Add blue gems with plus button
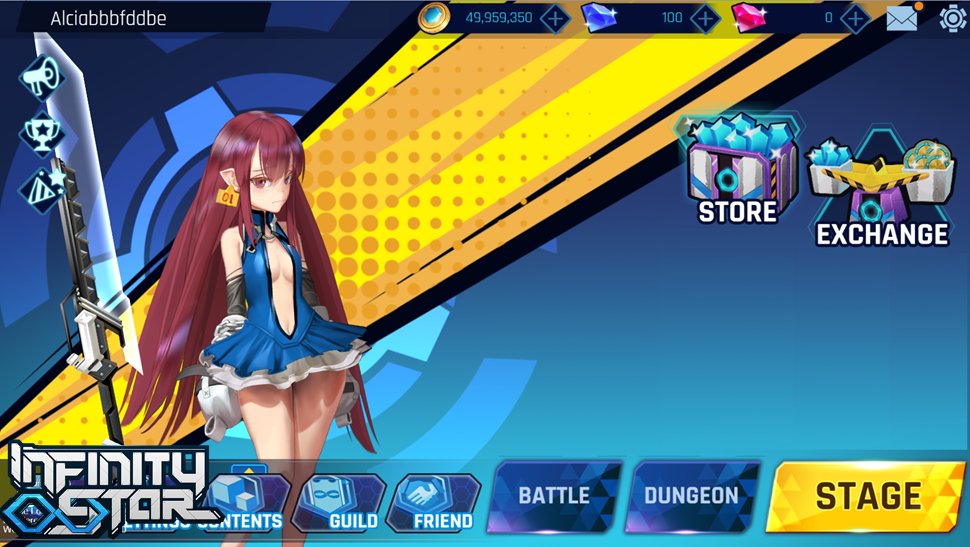 coord(705,17)
